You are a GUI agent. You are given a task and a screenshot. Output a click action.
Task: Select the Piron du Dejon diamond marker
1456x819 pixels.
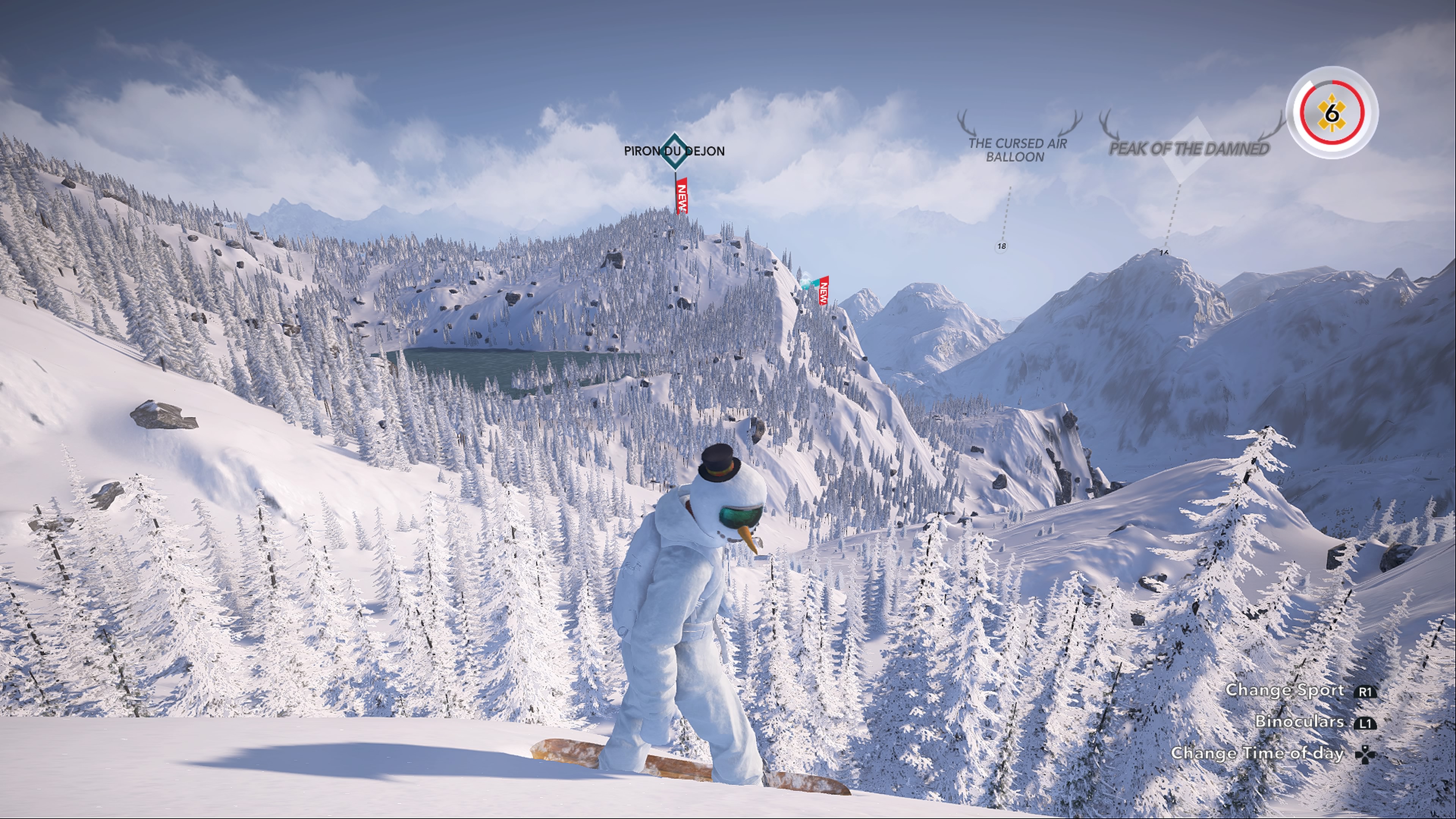(674, 151)
